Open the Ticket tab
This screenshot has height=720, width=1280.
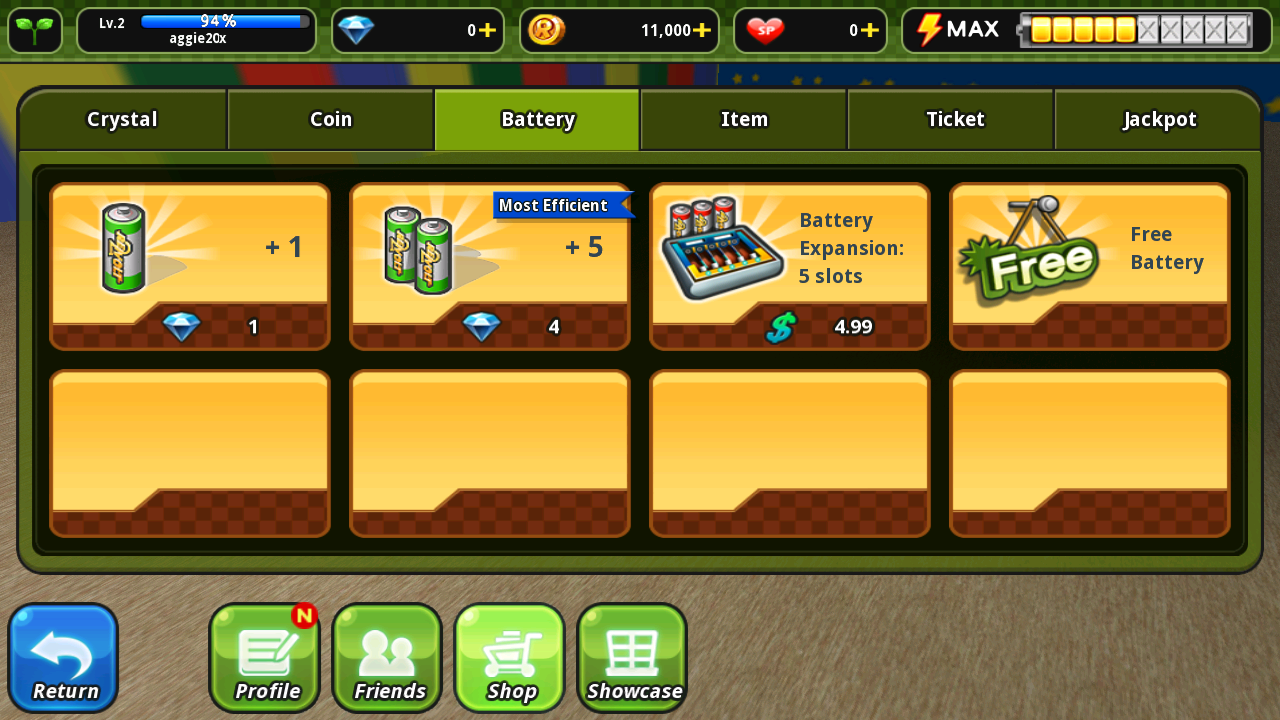click(x=954, y=120)
